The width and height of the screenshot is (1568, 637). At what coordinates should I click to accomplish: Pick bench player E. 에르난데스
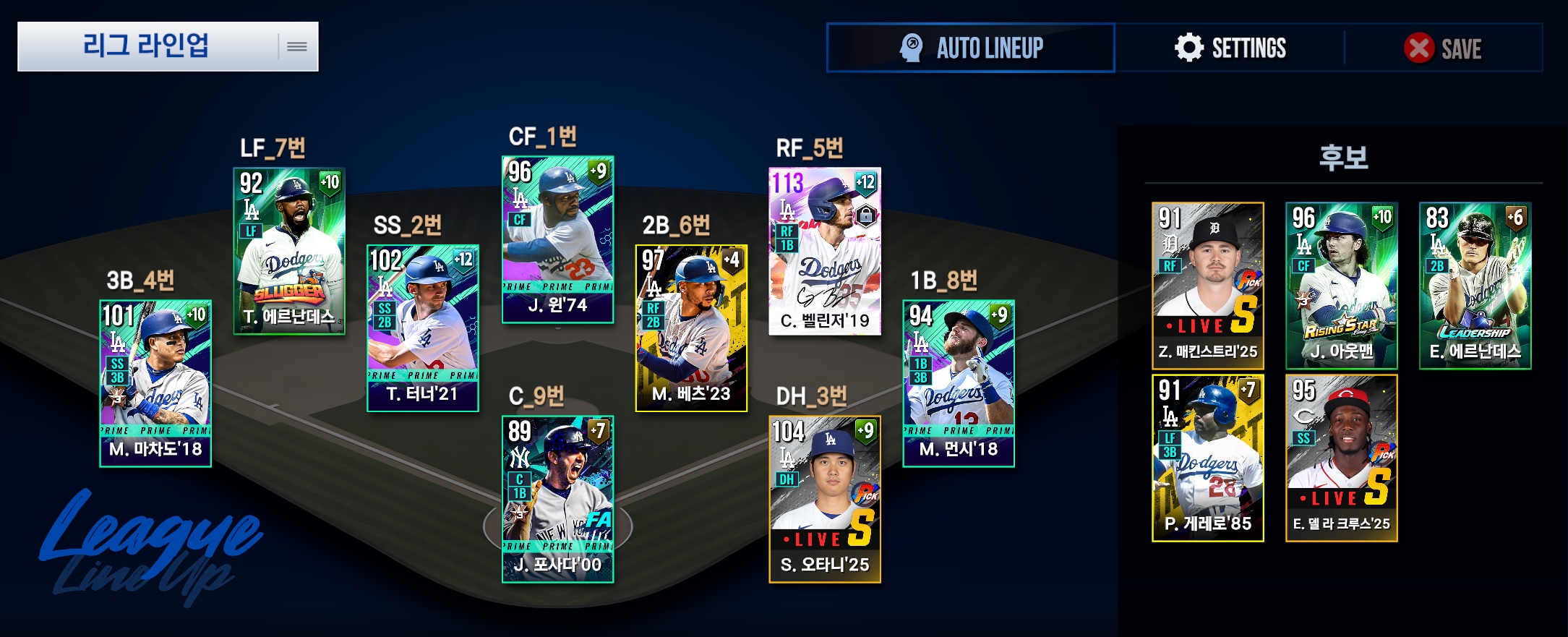1475,286
